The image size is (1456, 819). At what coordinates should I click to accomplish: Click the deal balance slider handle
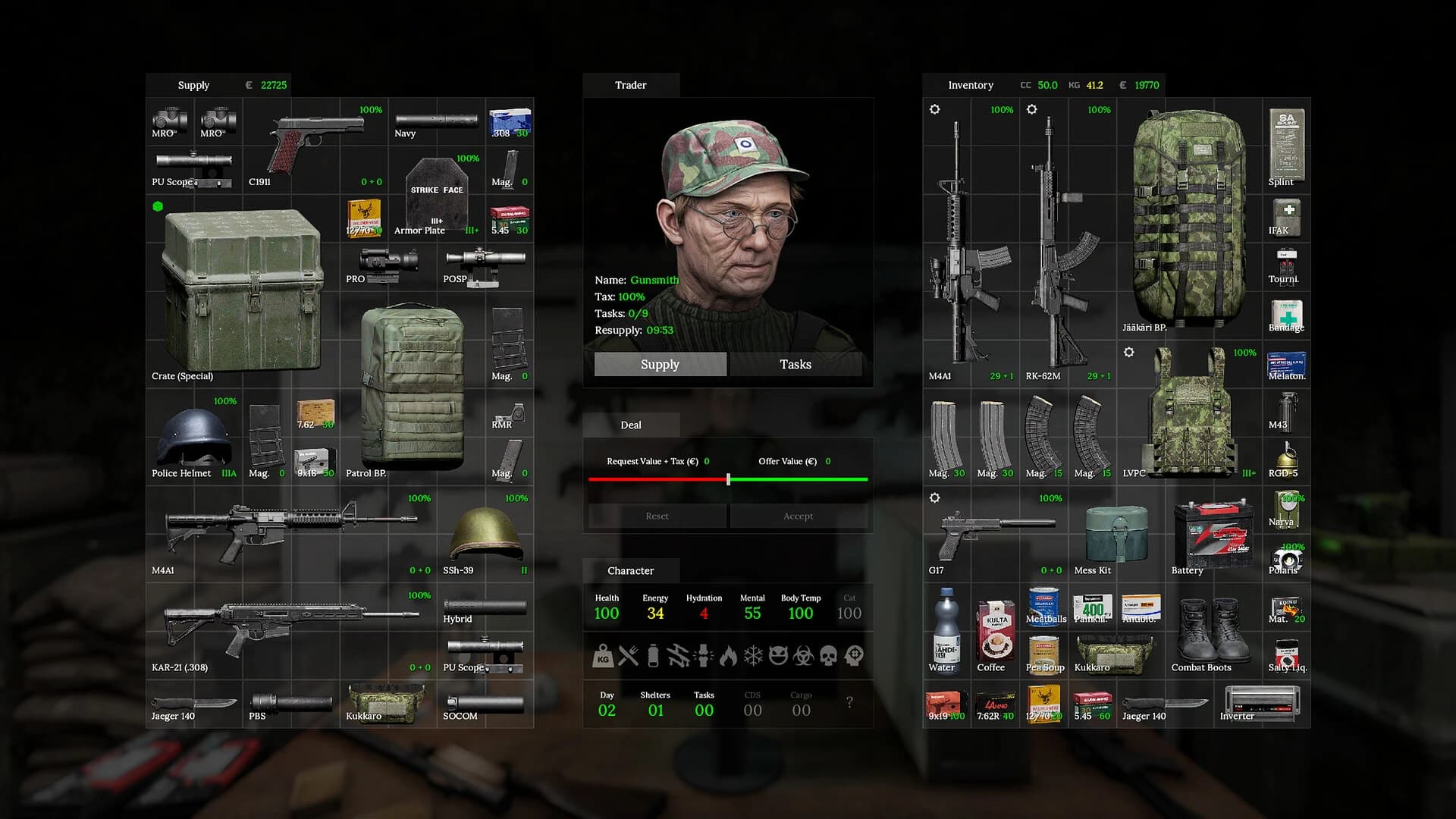coord(729,479)
